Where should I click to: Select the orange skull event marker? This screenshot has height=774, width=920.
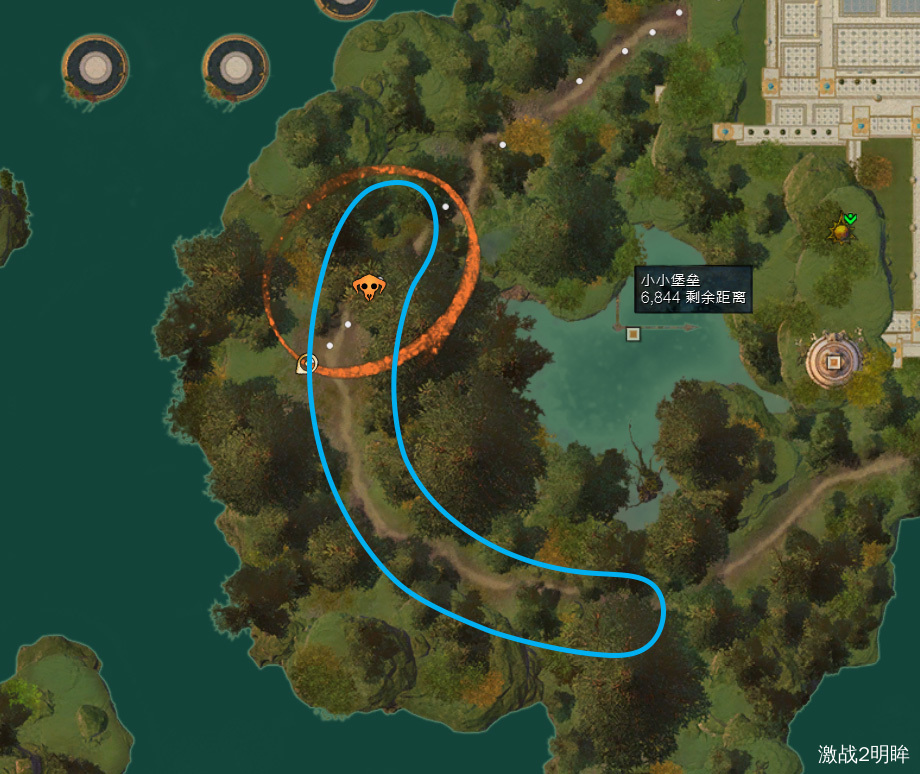click(368, 288)
